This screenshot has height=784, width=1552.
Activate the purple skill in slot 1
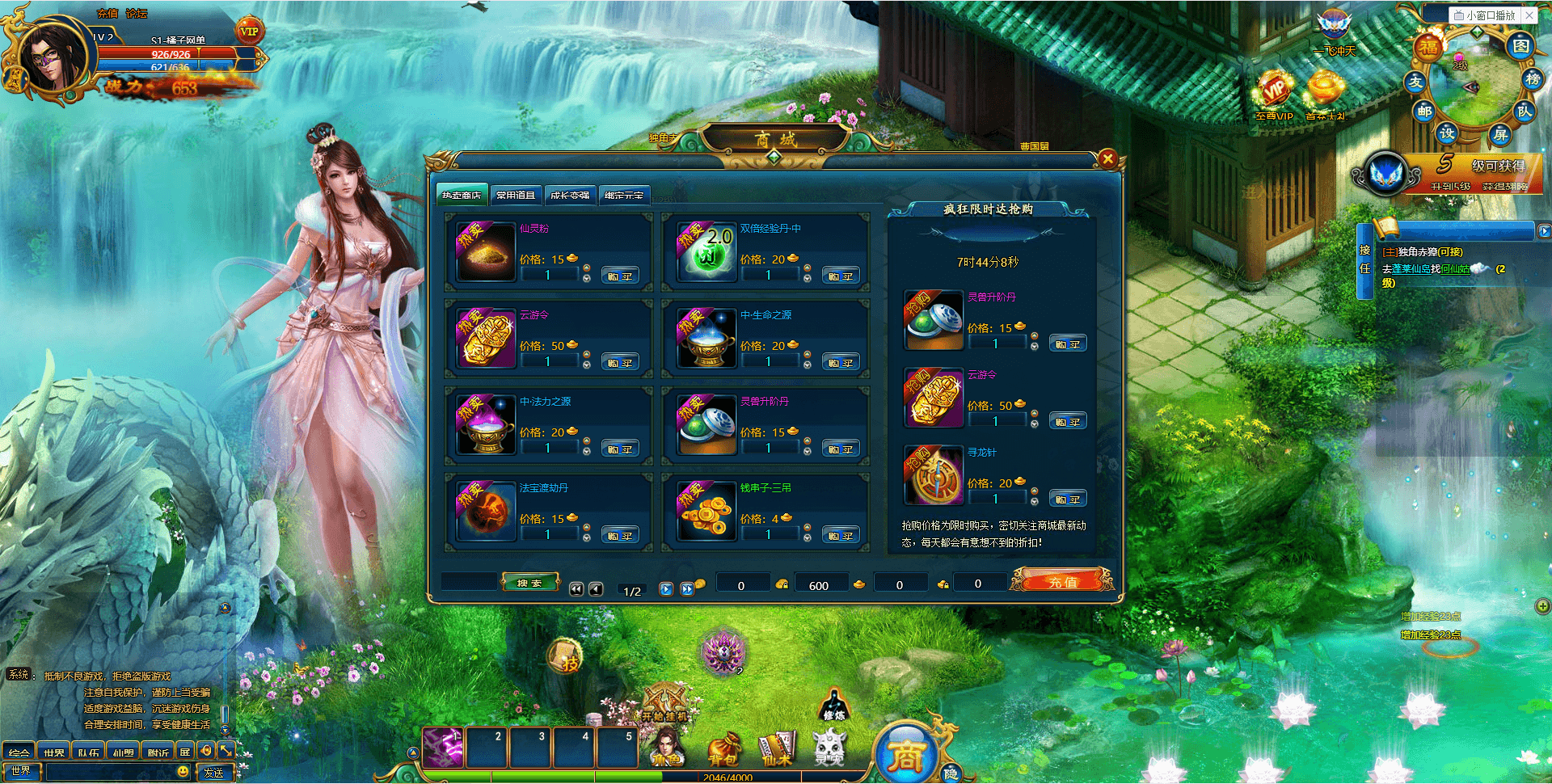(x=443, y=748)
